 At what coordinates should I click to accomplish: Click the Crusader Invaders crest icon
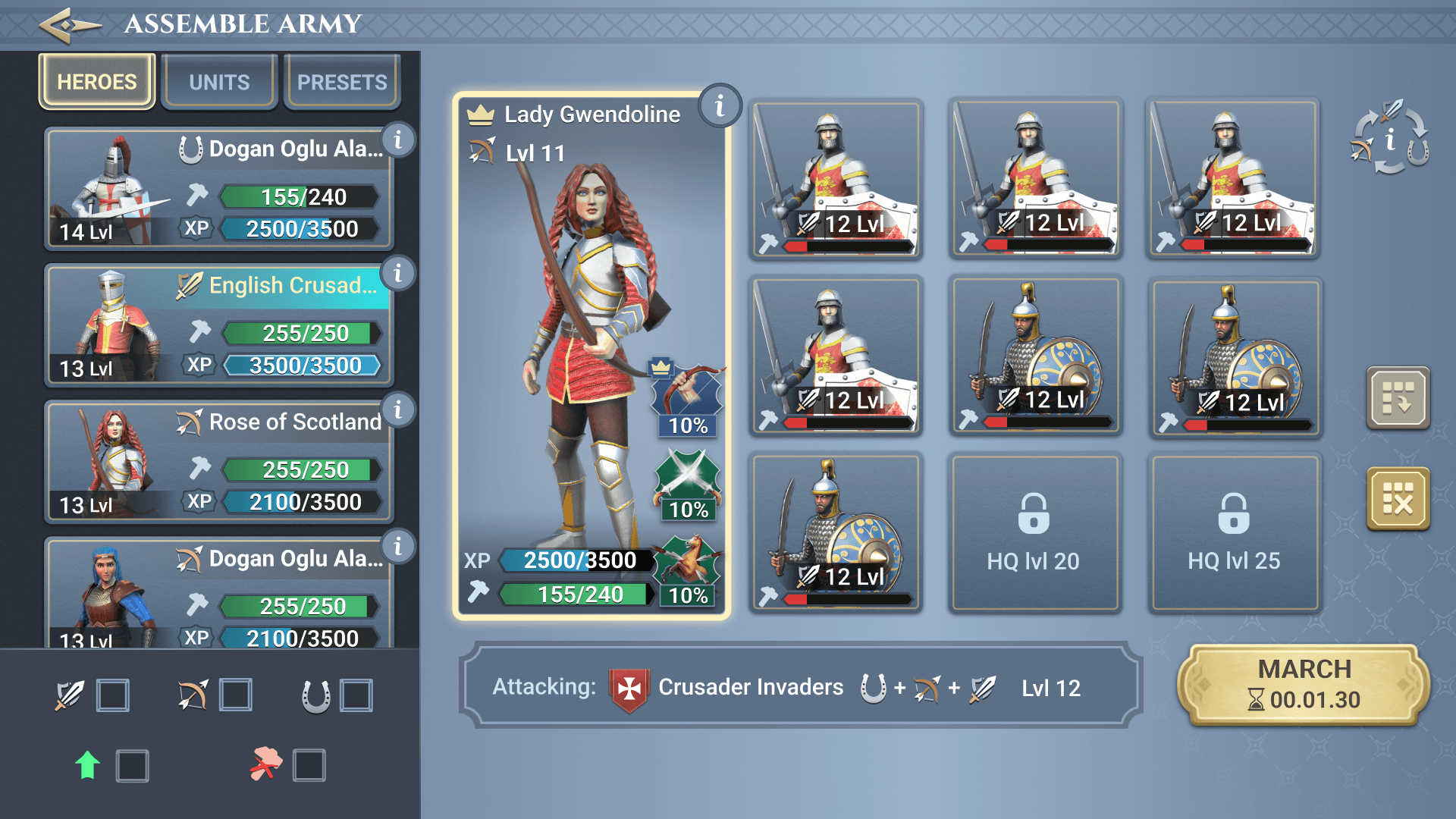point(626,687)
